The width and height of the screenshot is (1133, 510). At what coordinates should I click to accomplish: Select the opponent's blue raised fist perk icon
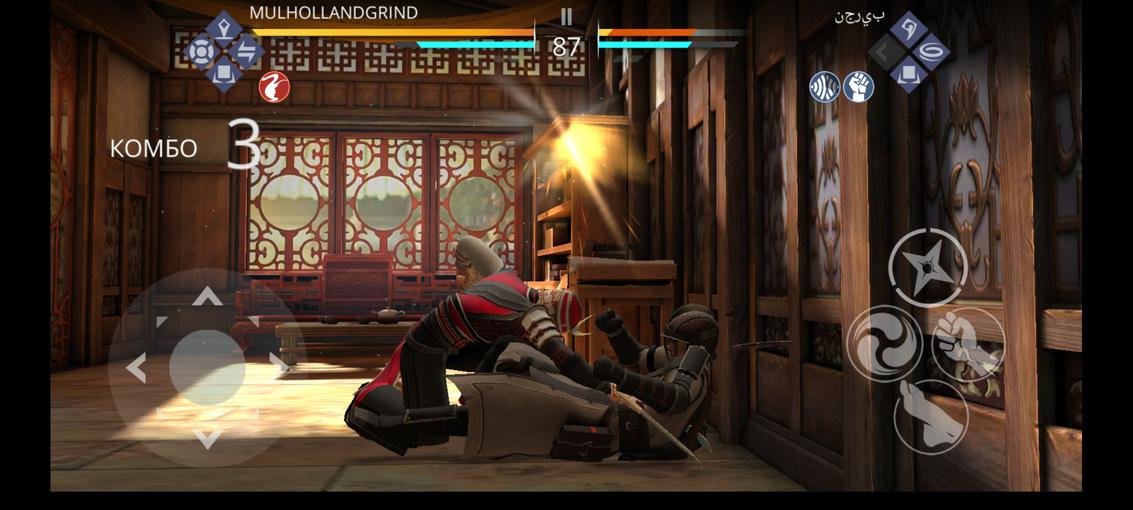click(x=859, y=87)
